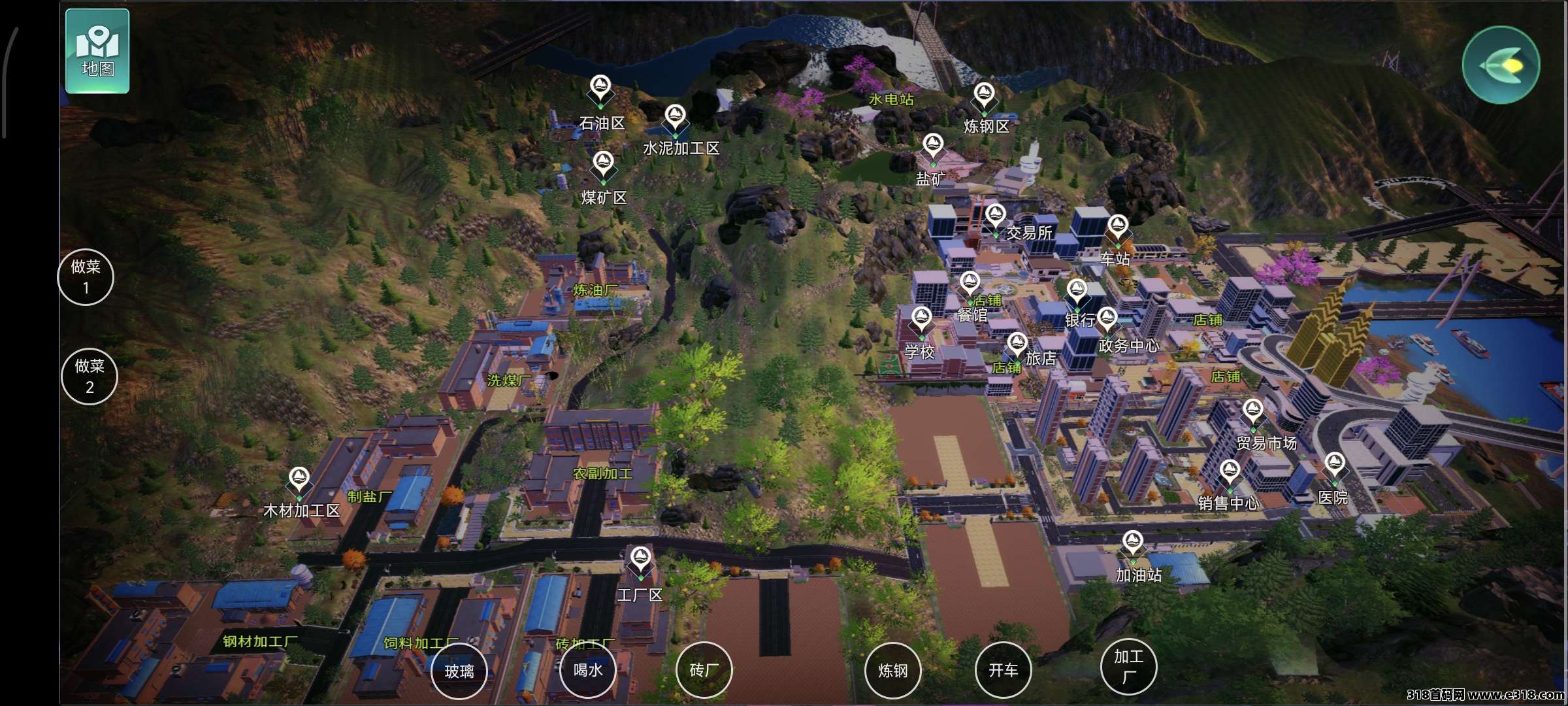This screenshot has height=706, width=1568.
Task: Activate the 开车 circle button
Action: tap(1003, 670)
